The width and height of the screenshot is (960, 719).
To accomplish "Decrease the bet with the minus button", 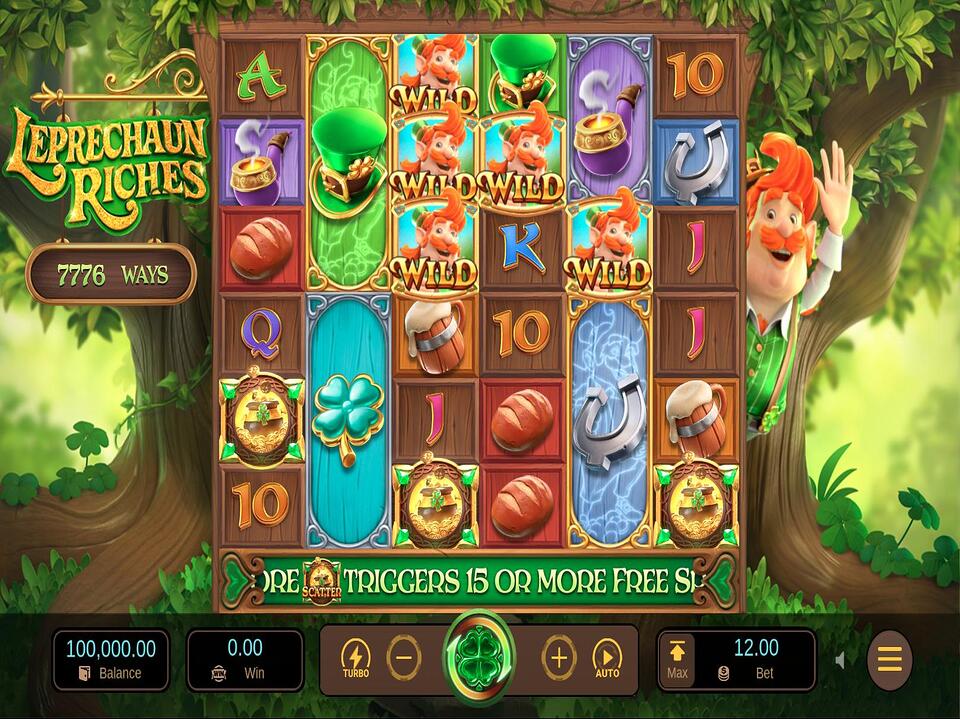I will tap(404, 659).
